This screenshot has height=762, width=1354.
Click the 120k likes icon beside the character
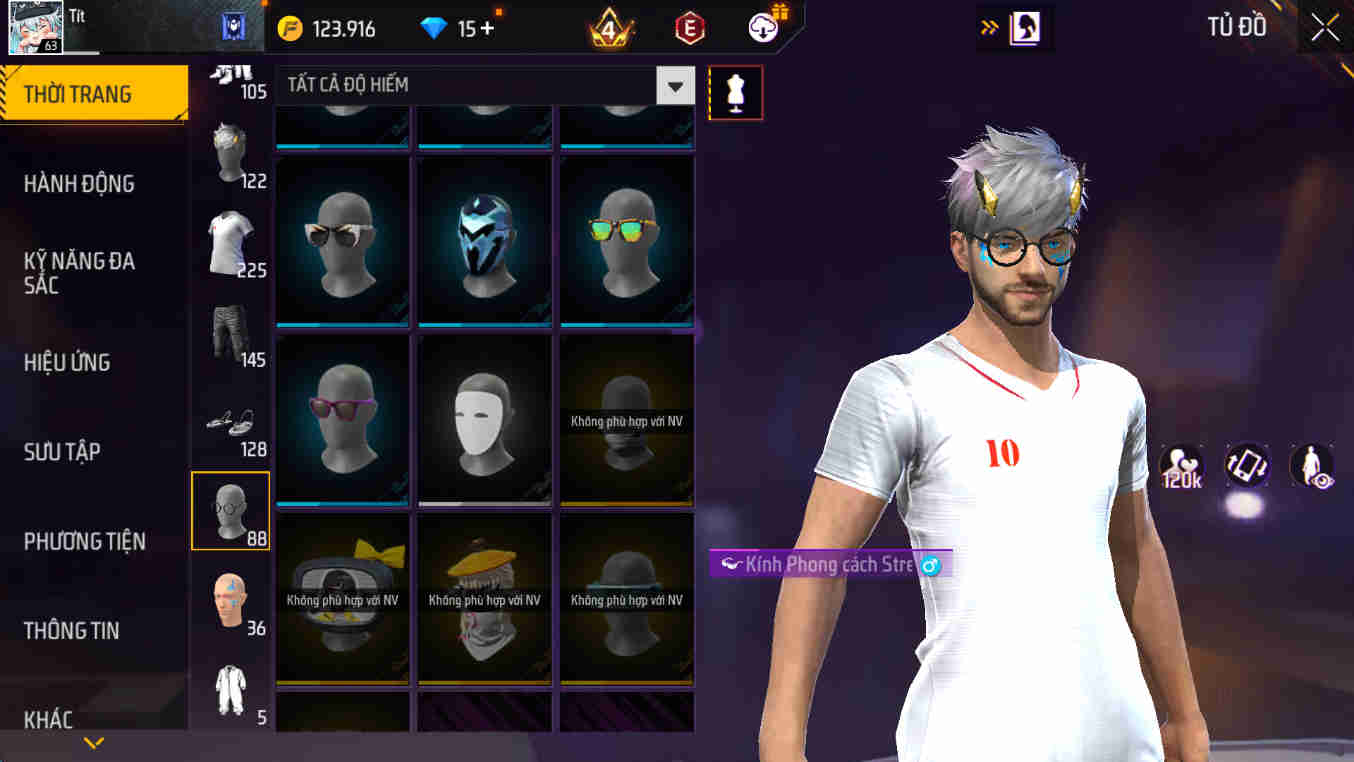click(x=1183, y=466)
